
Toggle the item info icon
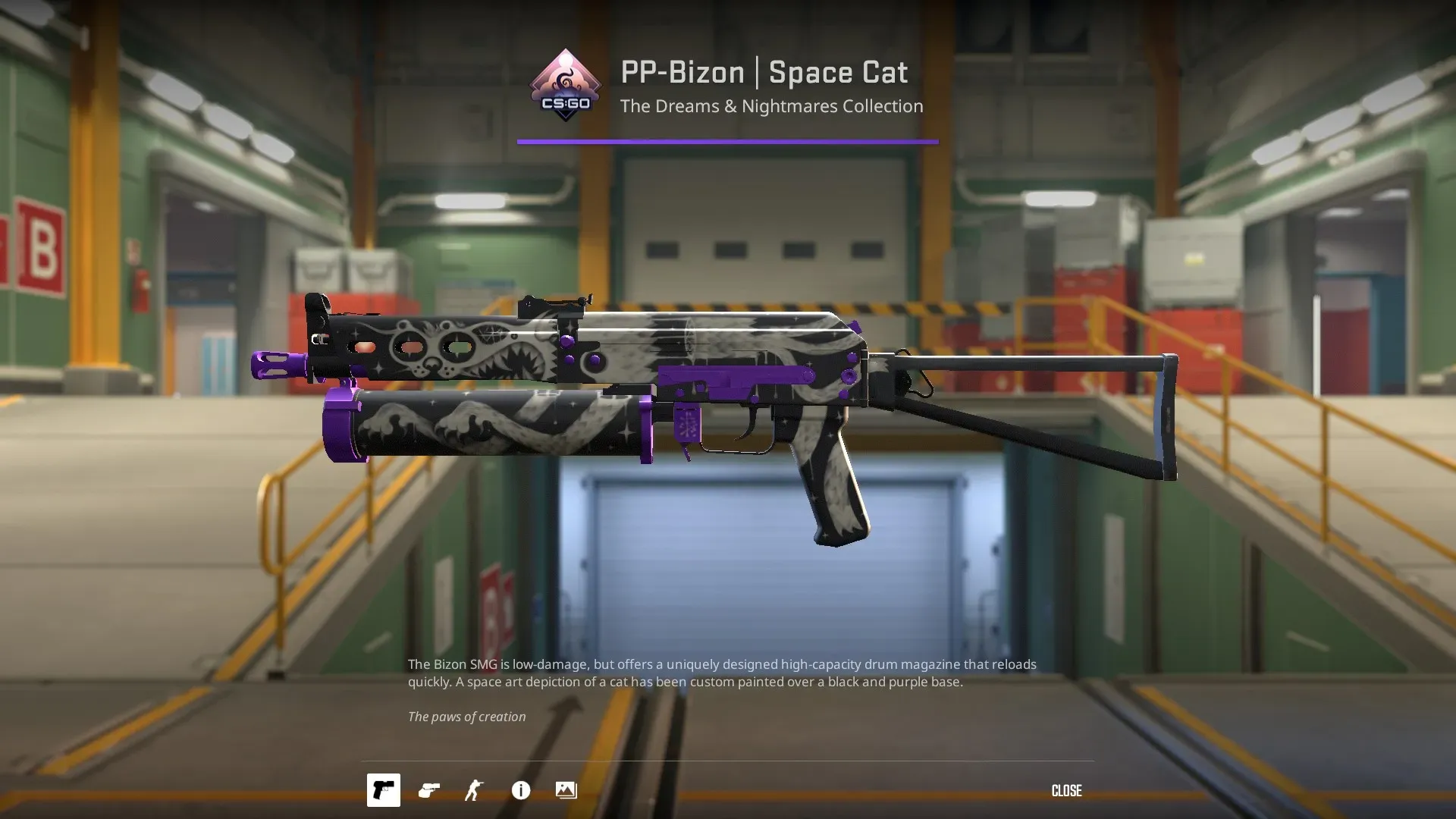click(x=521, y=790)
